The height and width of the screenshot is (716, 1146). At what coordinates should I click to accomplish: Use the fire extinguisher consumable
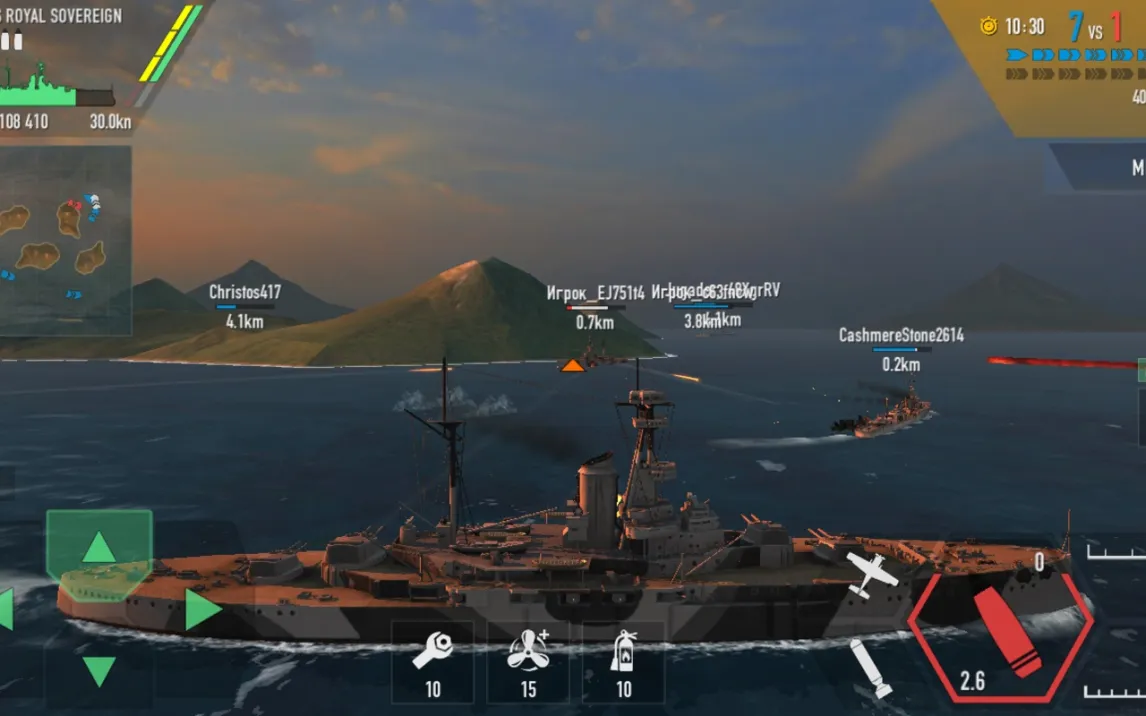(x=623, y=660)
